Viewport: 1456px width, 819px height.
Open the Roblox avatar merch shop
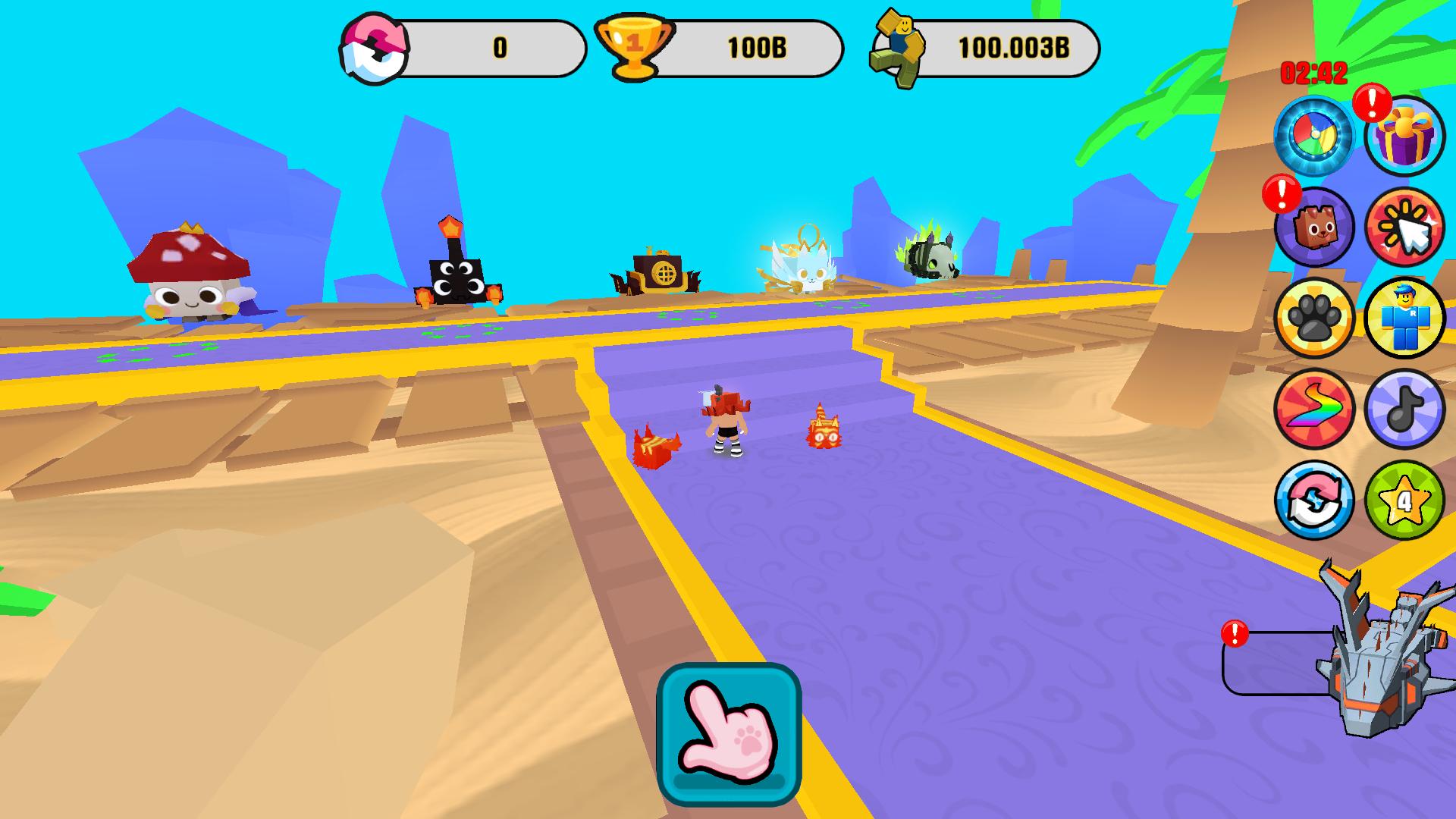1407,318
